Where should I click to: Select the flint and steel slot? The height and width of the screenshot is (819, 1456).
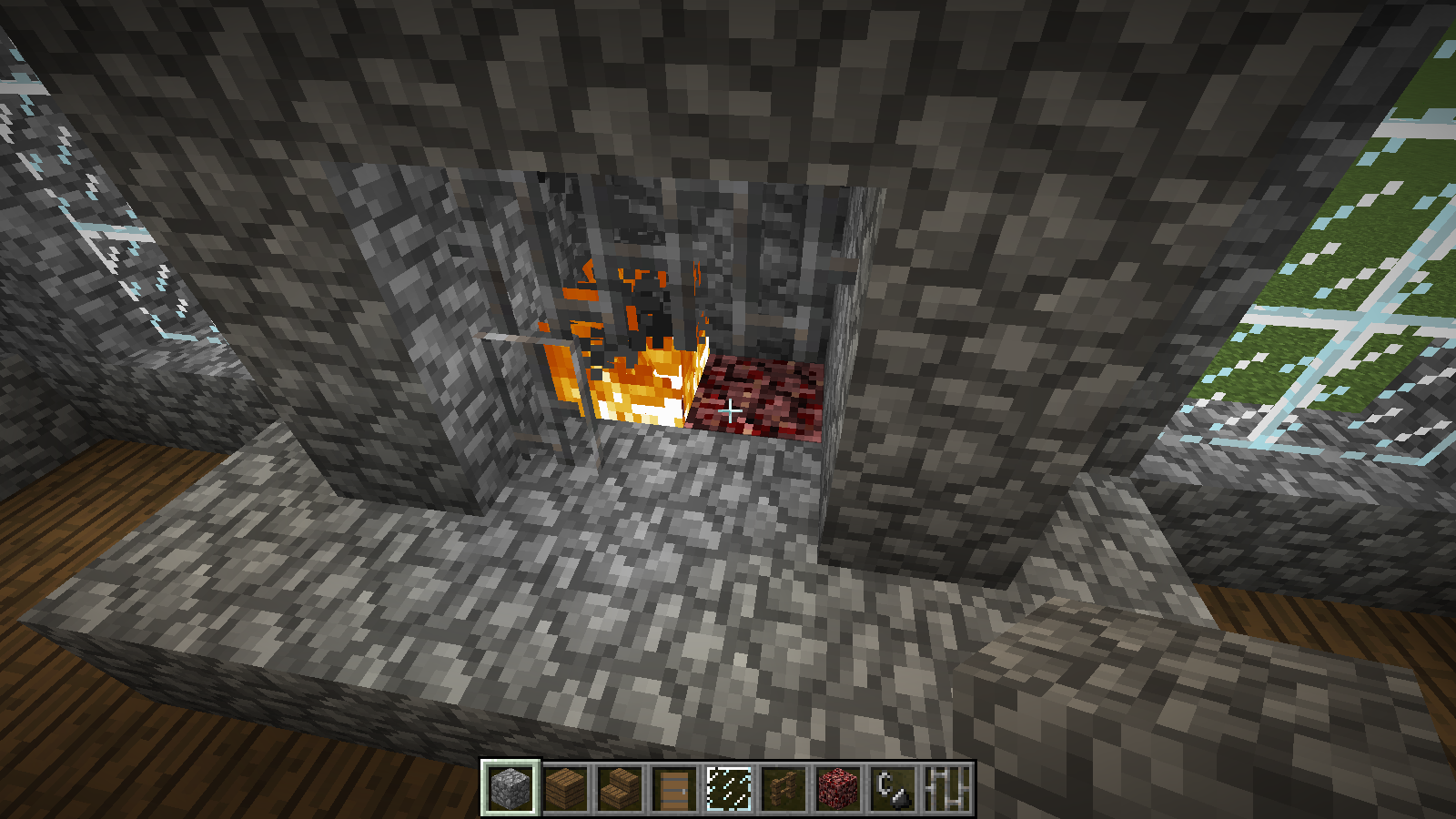click(893, 788)
